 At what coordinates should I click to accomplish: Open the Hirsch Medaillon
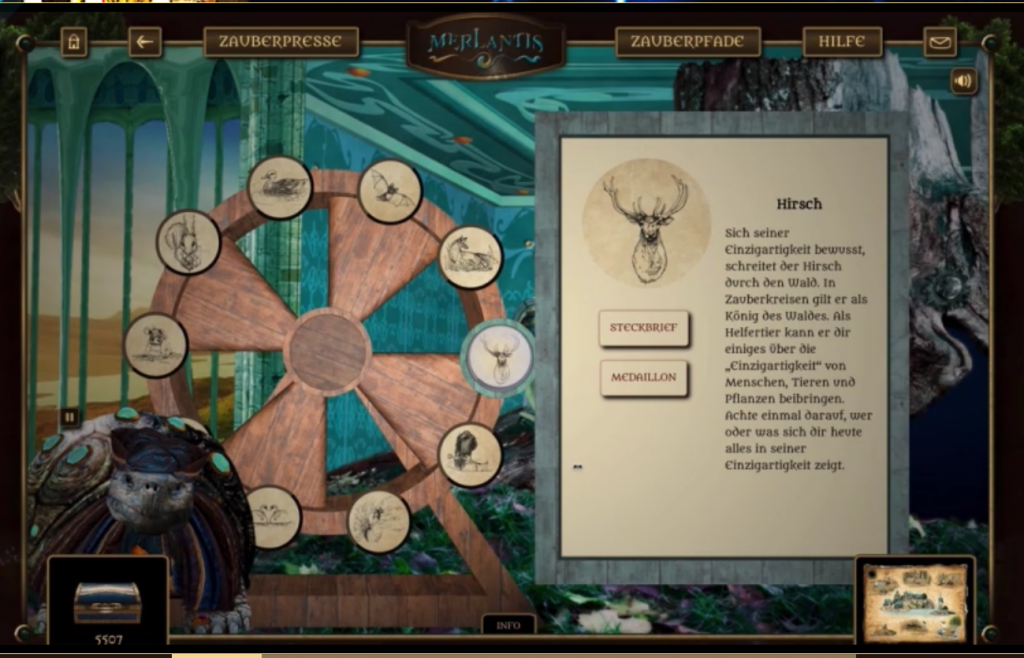[644, 378]
